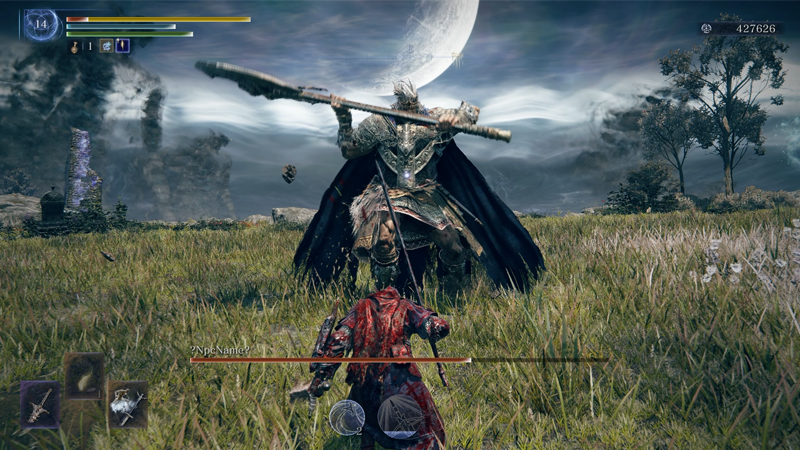
Task: Activate the crescent swirl skill icon
Action: [x=347, y=416]
